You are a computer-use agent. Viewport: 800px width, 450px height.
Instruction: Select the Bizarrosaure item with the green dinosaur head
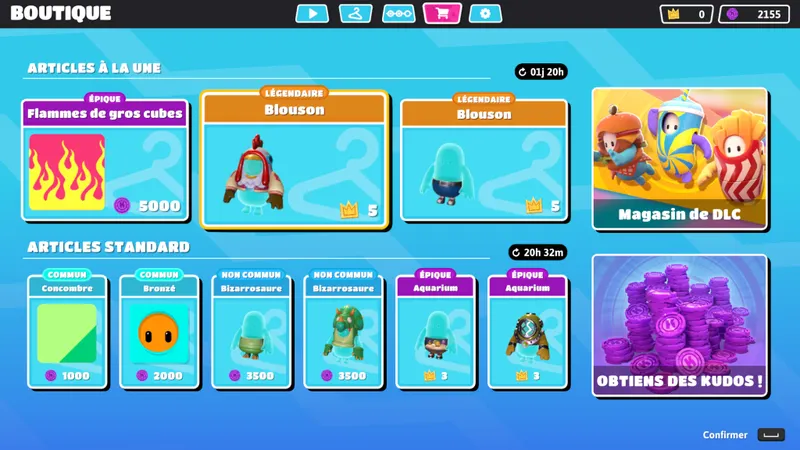coord(344,332)
